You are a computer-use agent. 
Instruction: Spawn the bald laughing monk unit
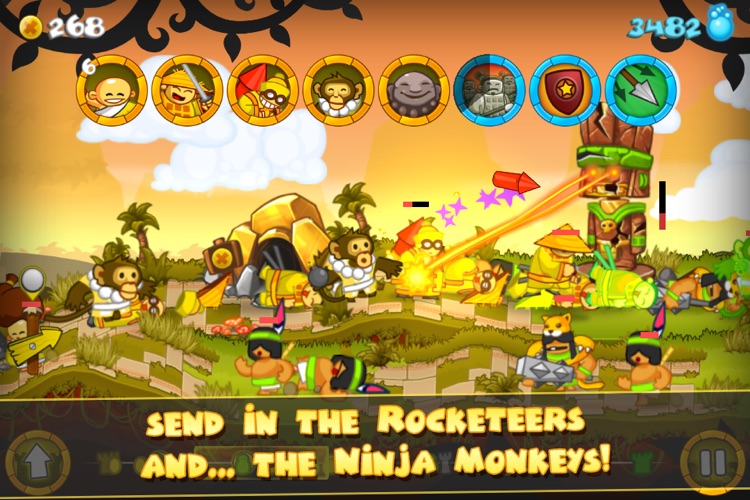[111, 90]
